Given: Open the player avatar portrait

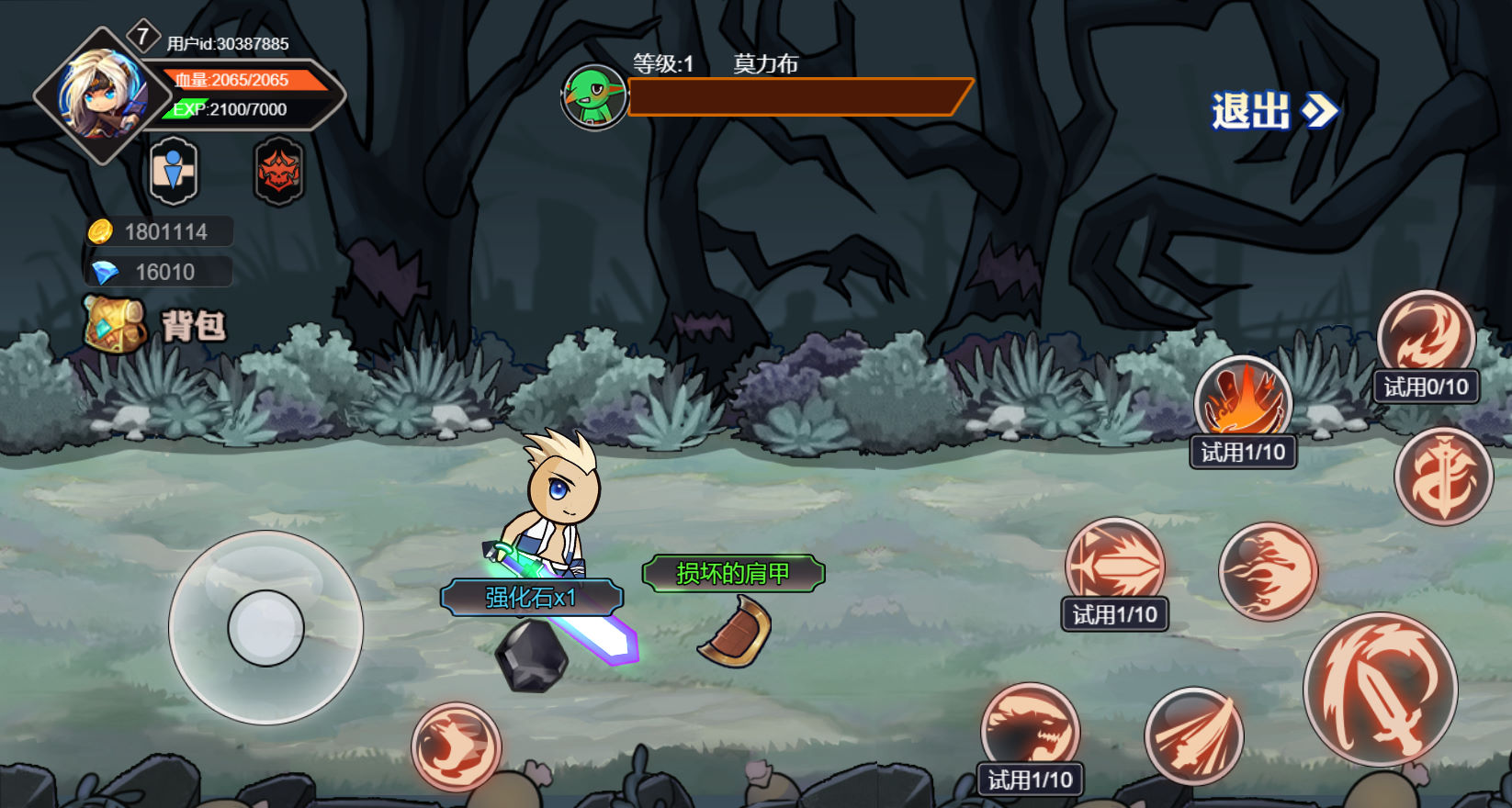Looking at the screenshot, I should pos(102,95).
